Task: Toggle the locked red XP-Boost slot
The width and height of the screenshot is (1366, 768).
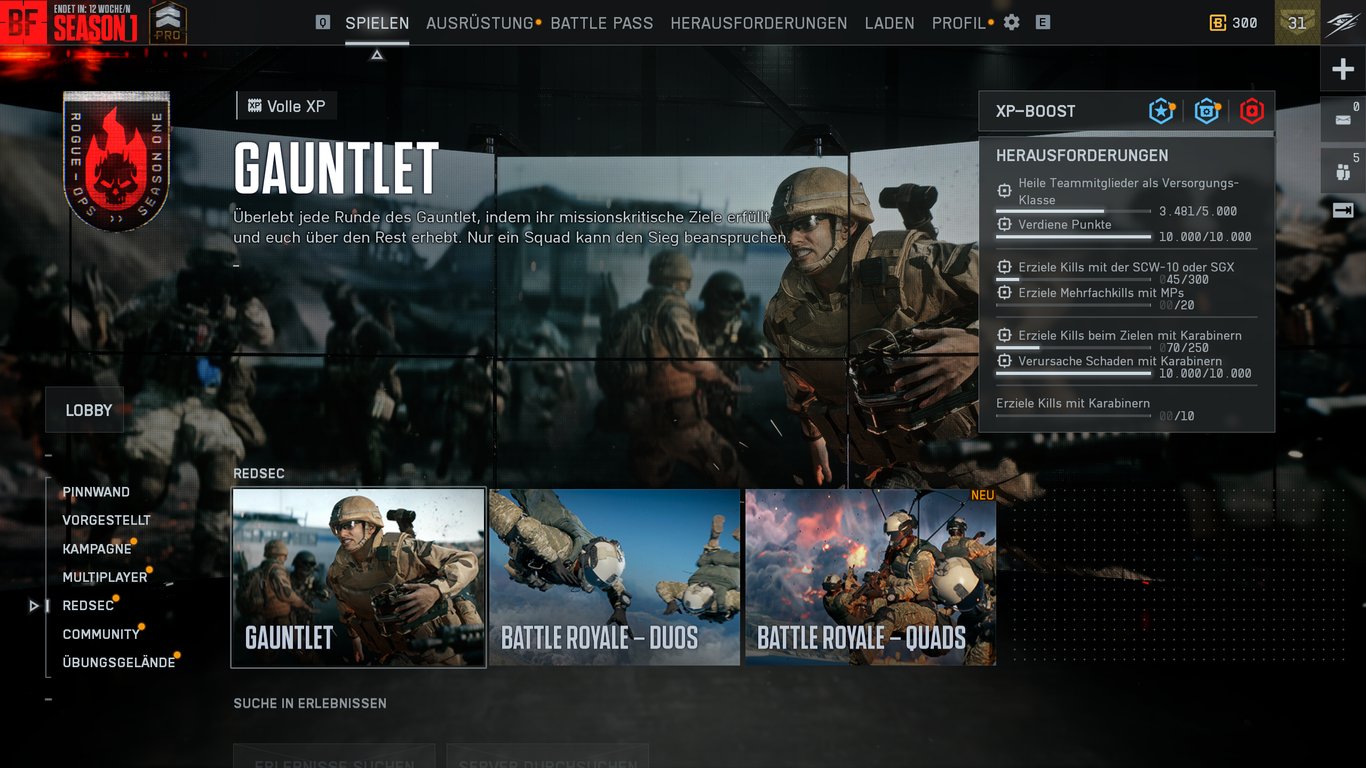Action: pos(1251,111)
